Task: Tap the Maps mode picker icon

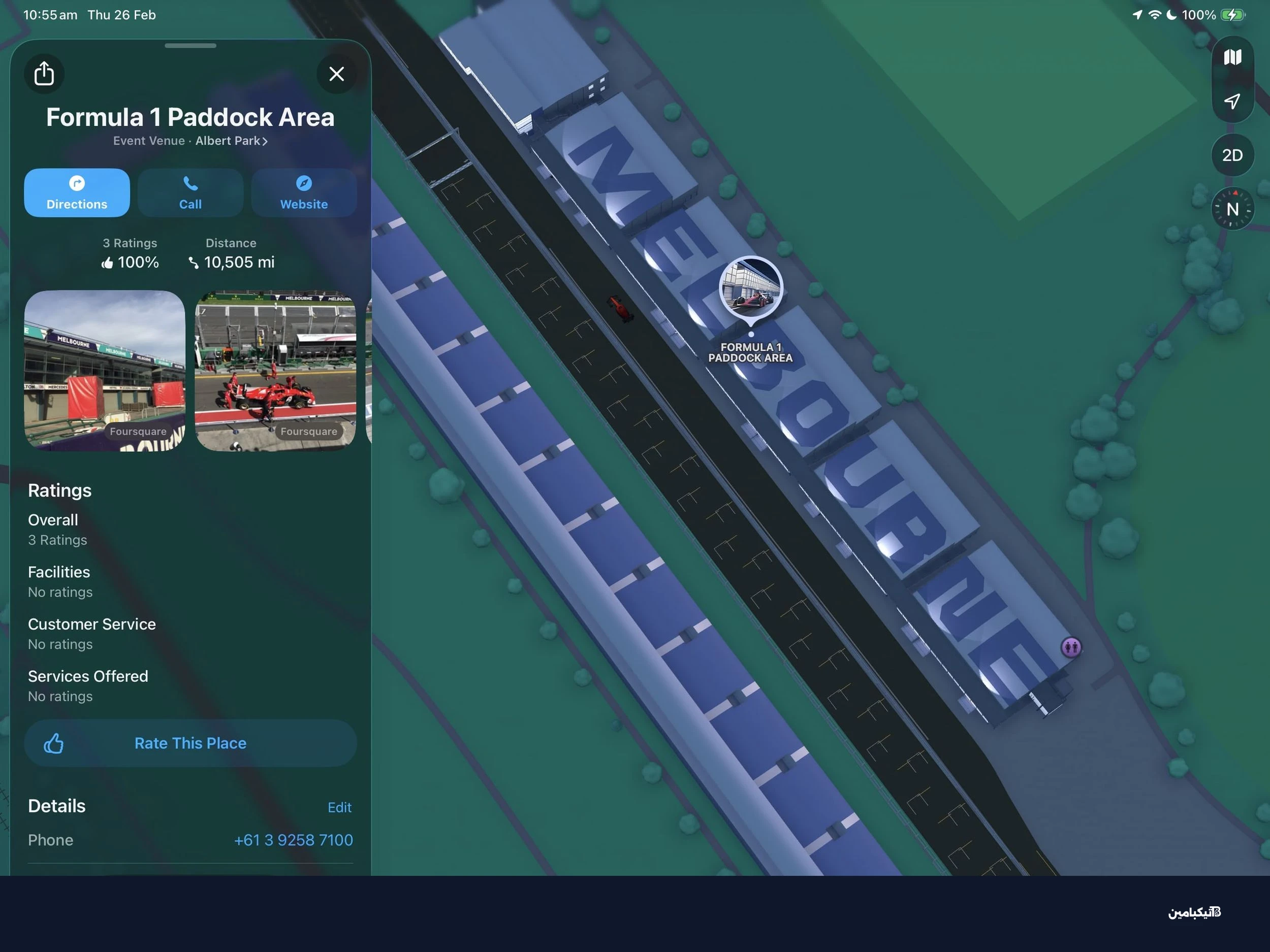Action: (x=1232, y=56)
